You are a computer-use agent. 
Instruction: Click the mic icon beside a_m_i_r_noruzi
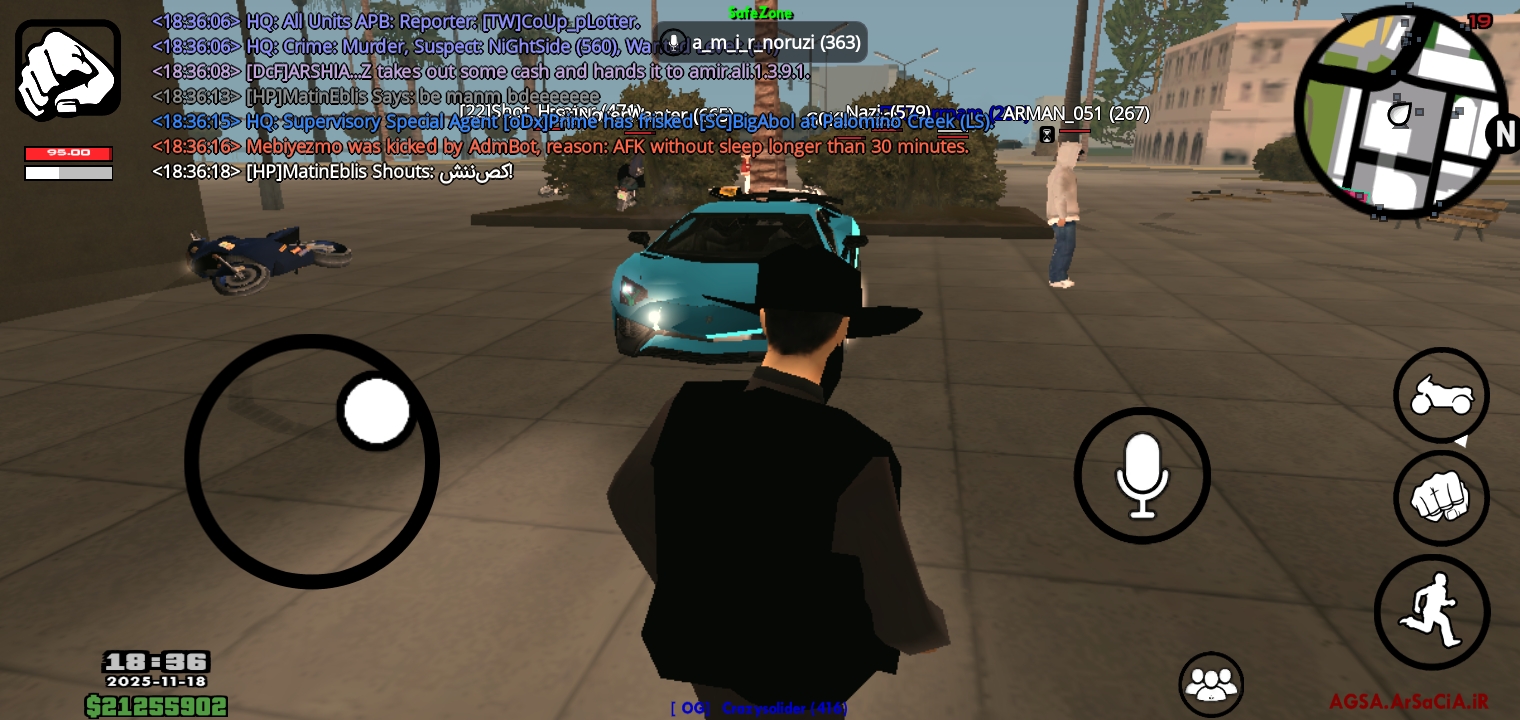[x=675, y=42]
